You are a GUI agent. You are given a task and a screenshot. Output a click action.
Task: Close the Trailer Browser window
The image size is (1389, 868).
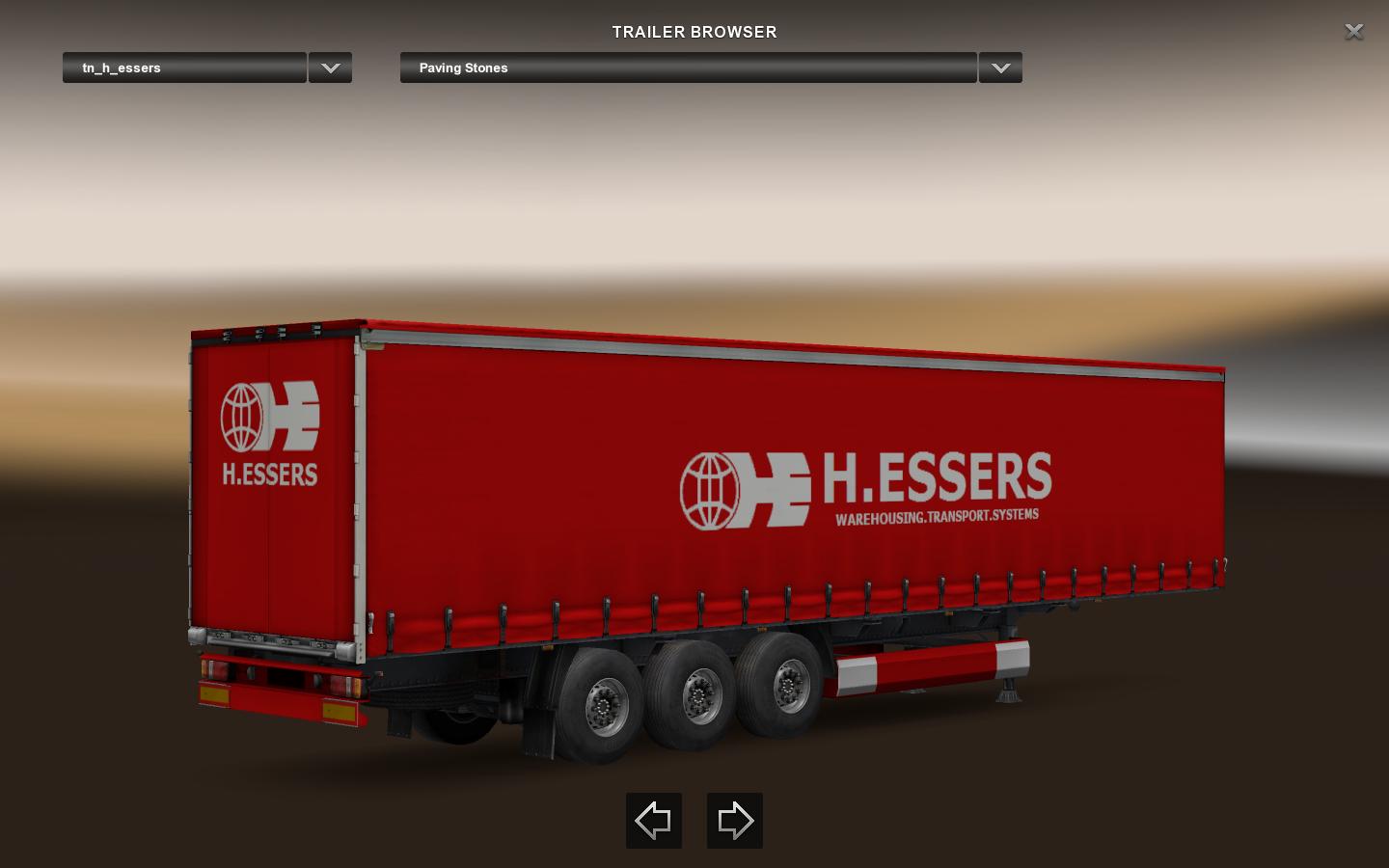[x=1353, y=32]
